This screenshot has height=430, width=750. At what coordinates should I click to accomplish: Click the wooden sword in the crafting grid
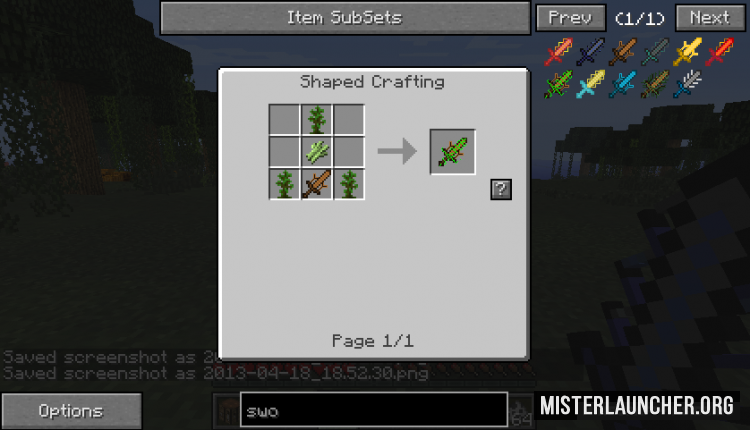click(317, 184)
